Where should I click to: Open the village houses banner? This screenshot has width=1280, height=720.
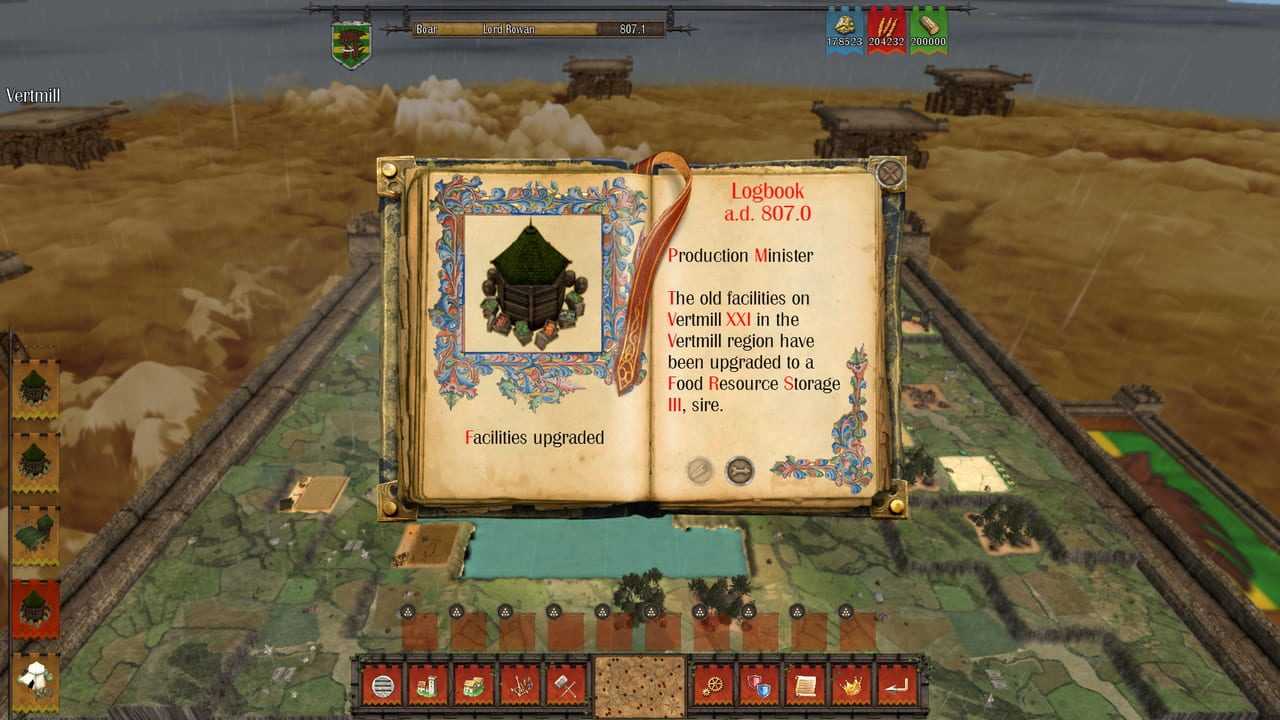(473, 686)
